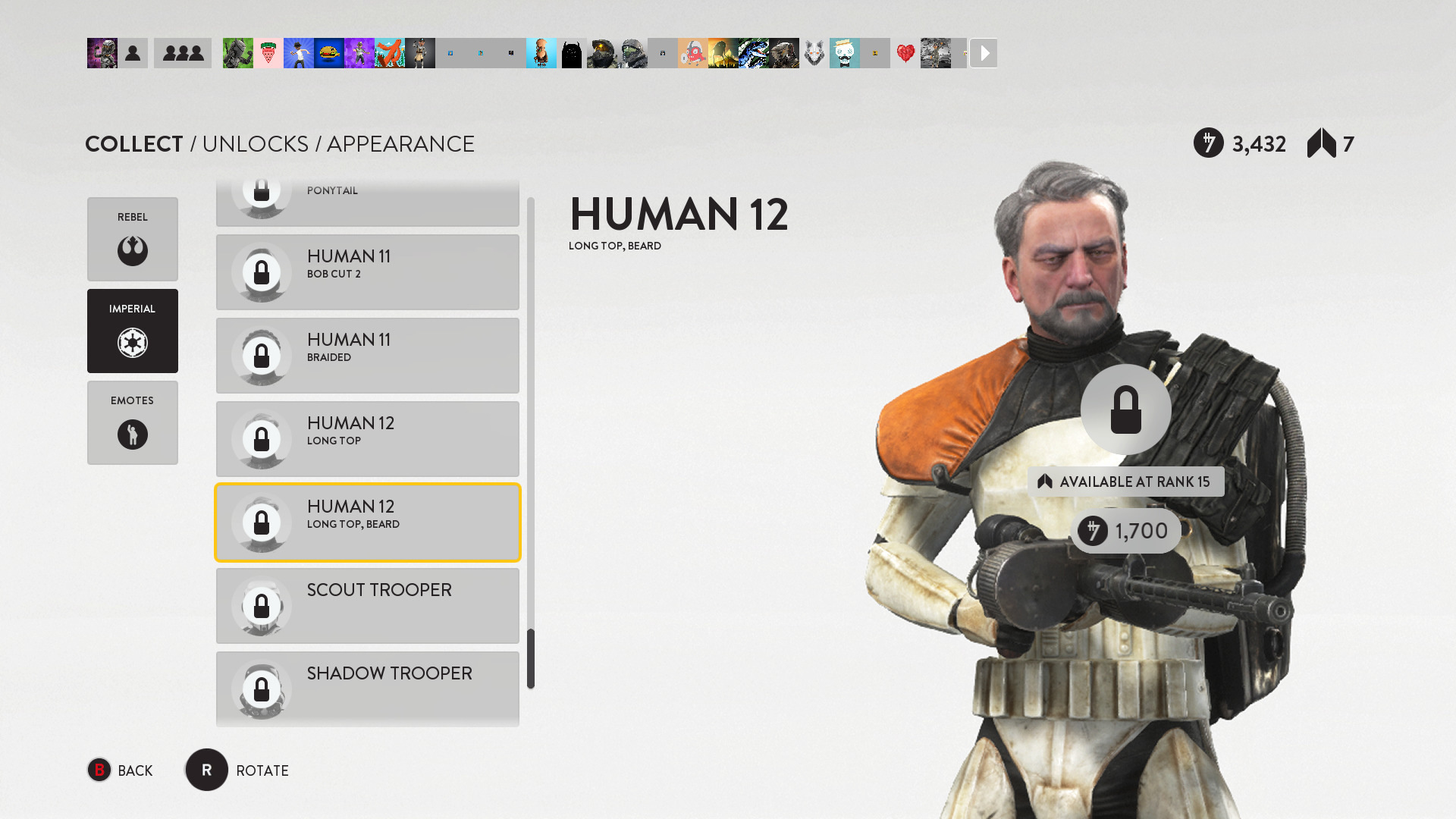1456x819 pixels.
Task: Choose the Scout Trooper appearance
Action: point(367,606)
